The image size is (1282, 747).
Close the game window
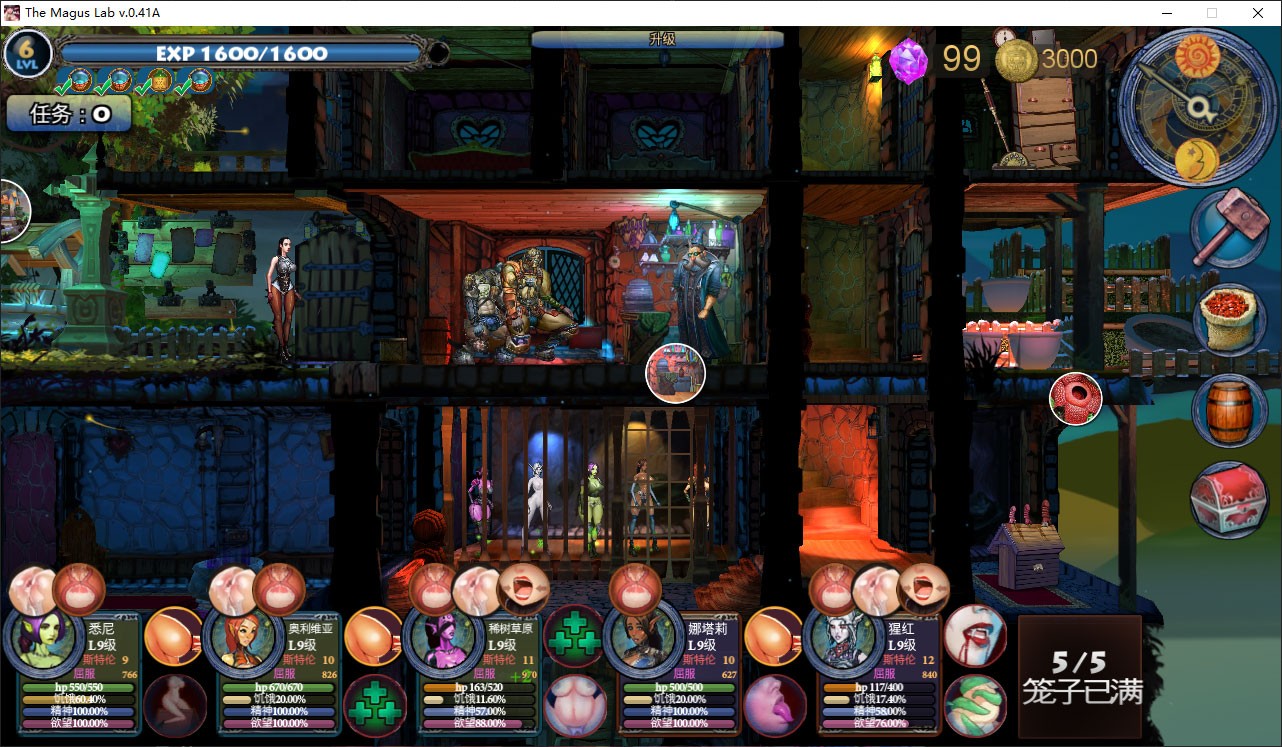coord(1258,13)
